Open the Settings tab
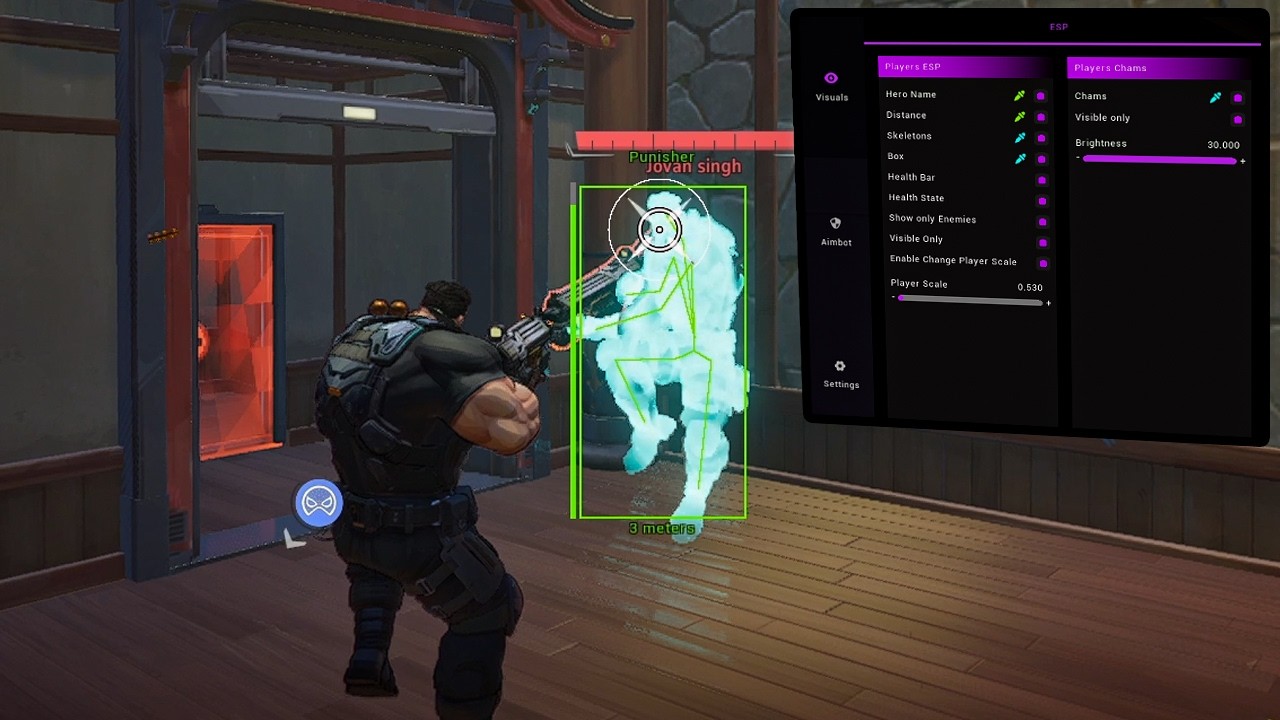The image size is (1280, 720). point(840,374)
